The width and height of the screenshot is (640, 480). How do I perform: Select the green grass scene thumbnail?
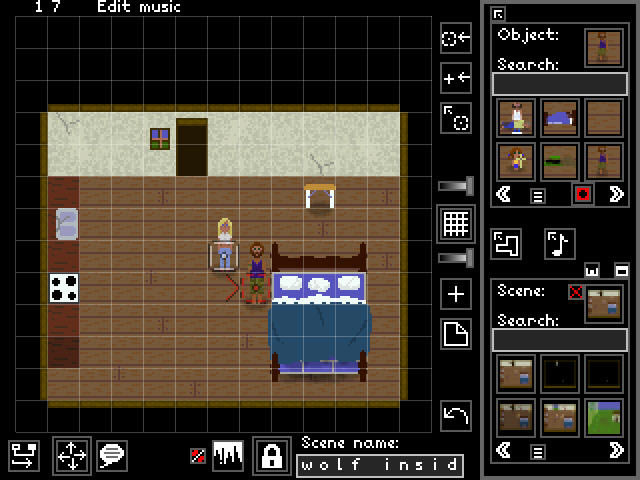(x=603, y=418)
